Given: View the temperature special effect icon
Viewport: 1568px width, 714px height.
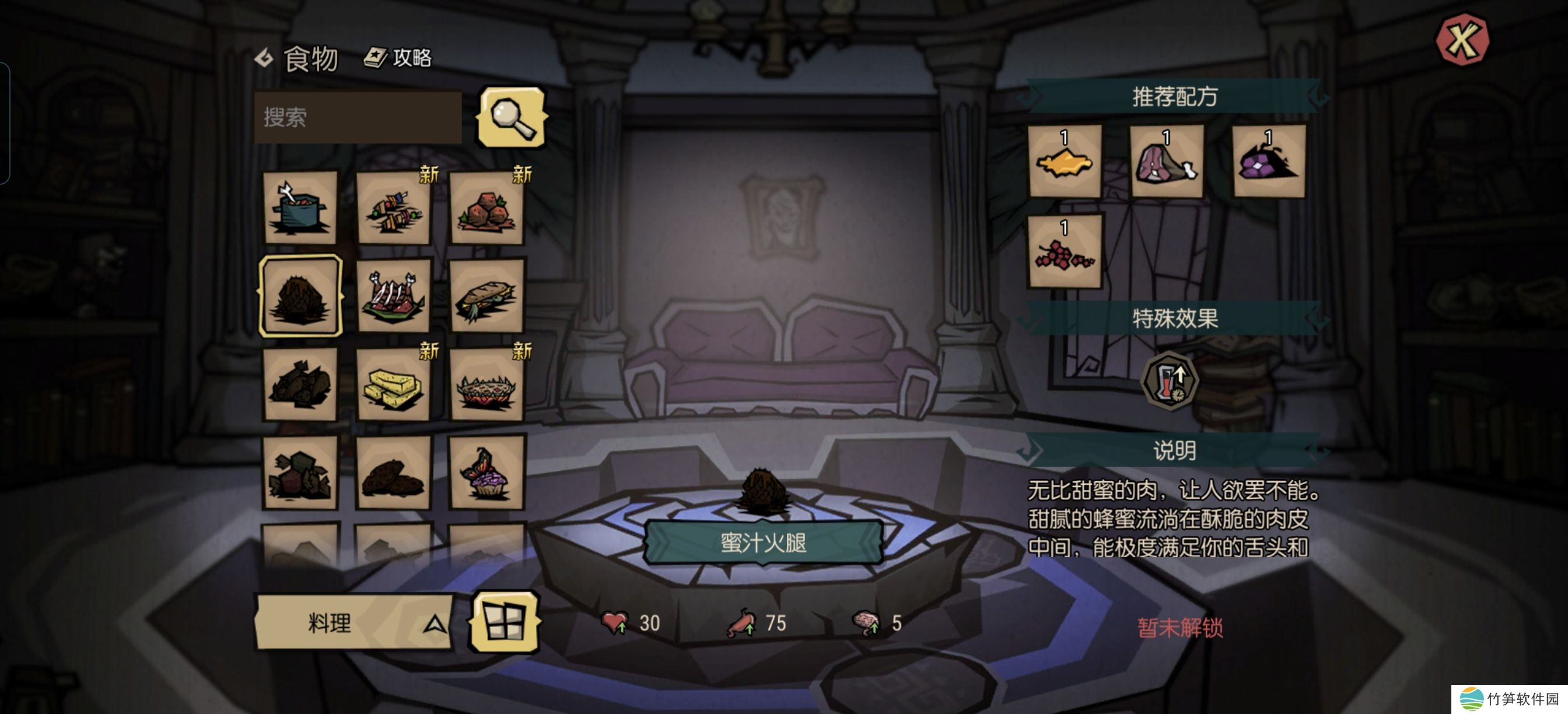Looking at the screenshot, I should tap(1168, 381).
